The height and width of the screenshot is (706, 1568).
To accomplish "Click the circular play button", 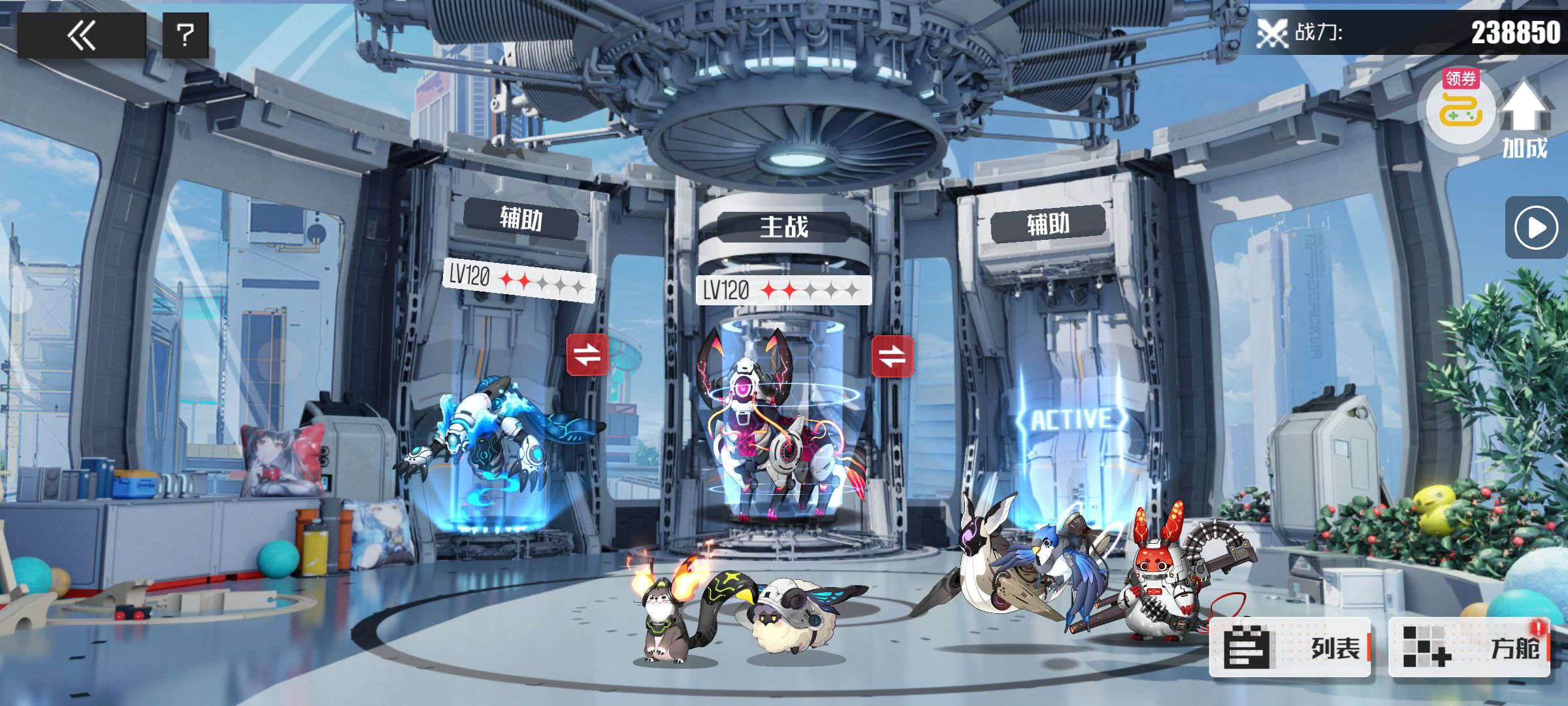I will coord(1535,228).
